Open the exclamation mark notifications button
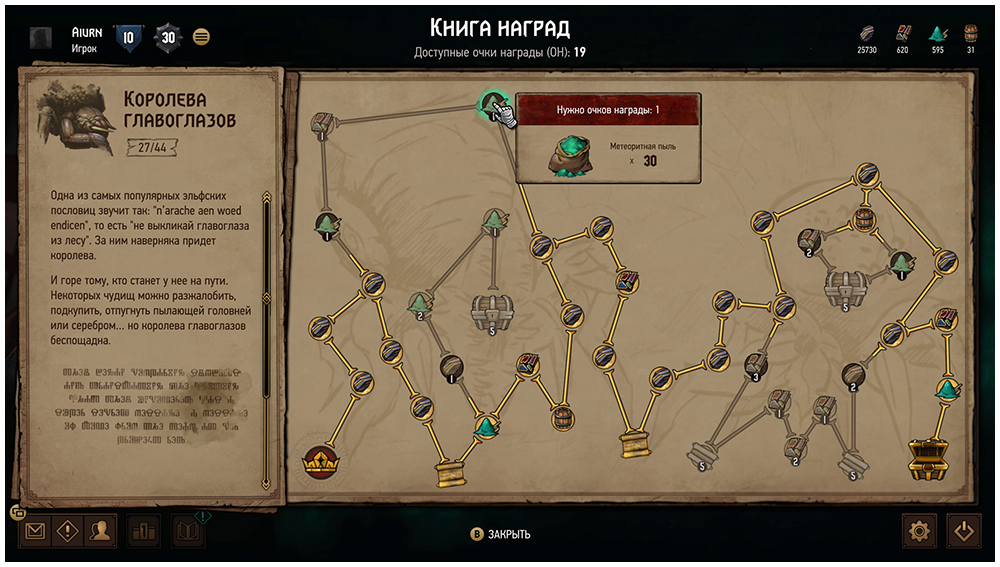Viewport: 1000px width, 567px height. [67, 531]
